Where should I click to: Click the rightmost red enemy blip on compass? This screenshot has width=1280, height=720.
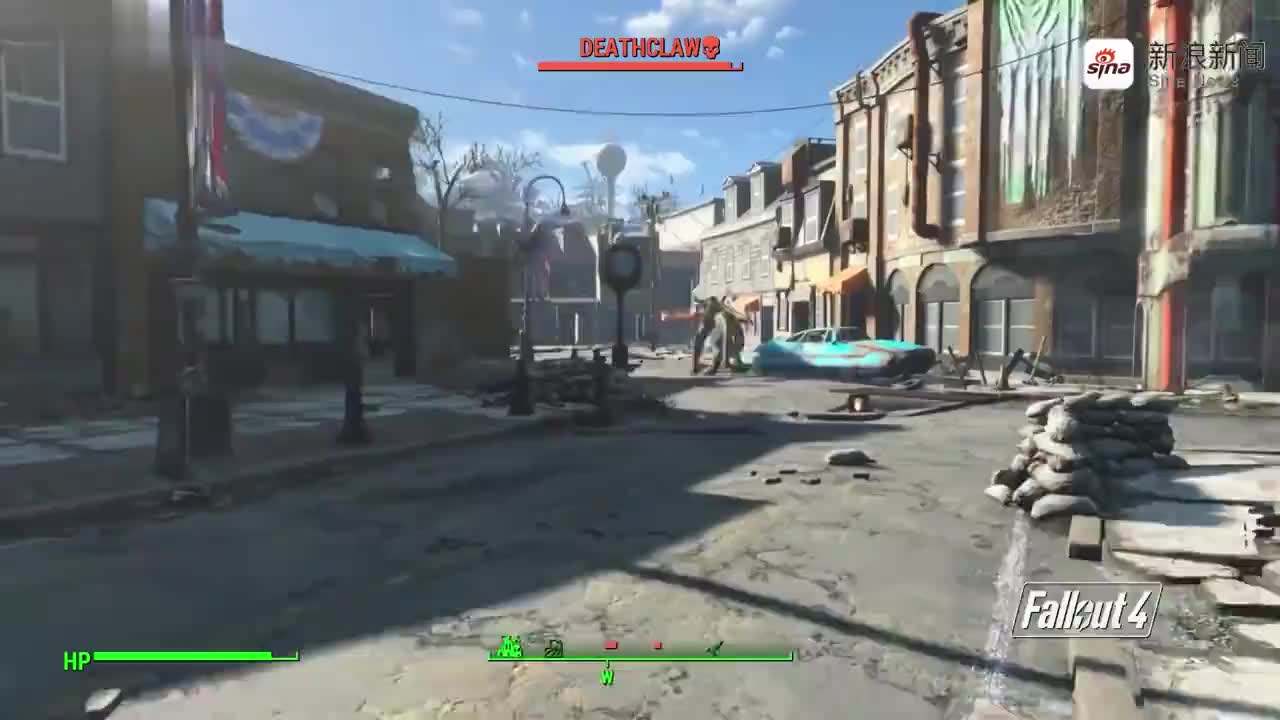click(x=655, y=645)
